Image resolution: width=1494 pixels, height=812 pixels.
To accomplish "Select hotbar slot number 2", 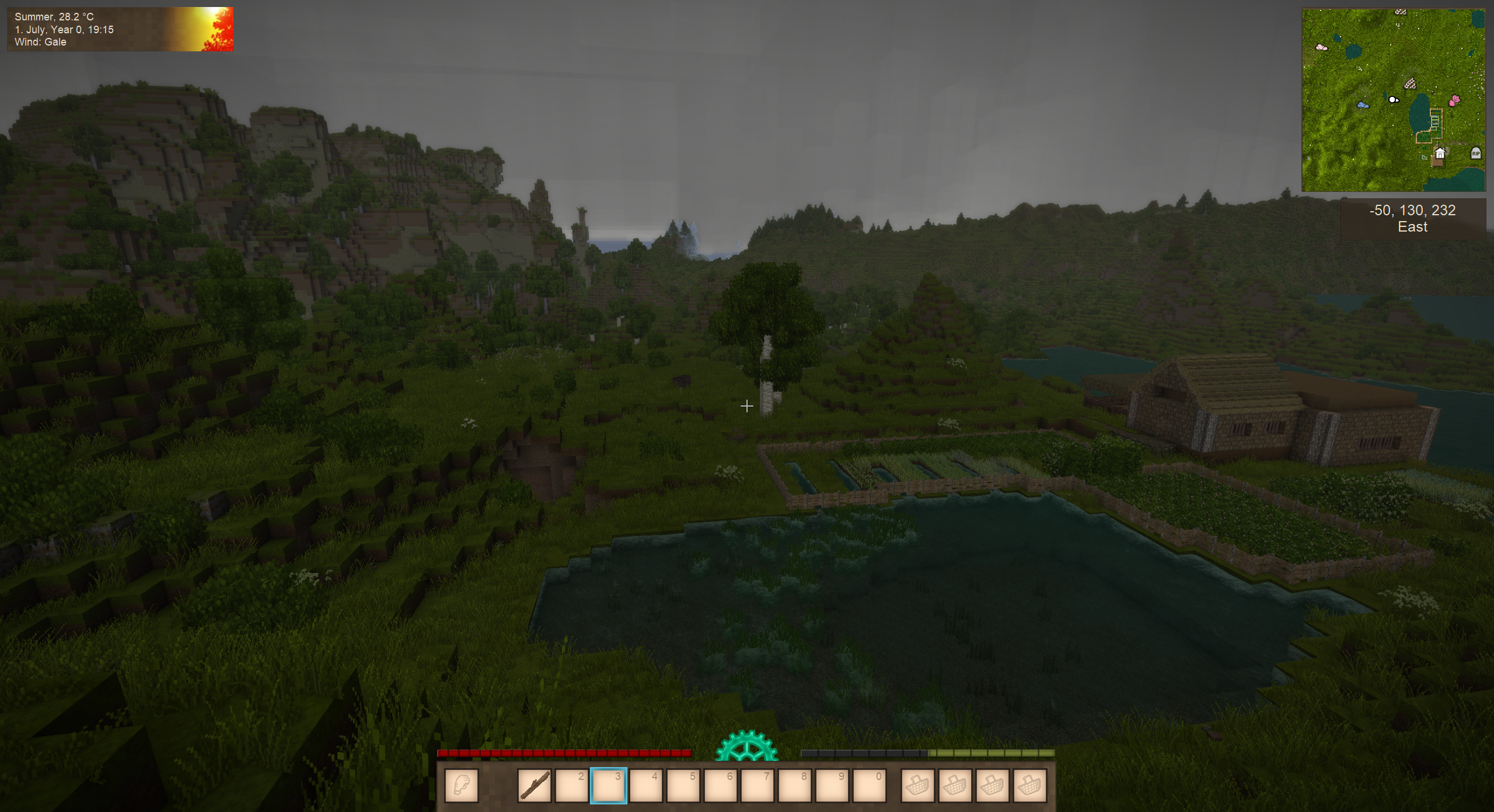I will point(571,785).
